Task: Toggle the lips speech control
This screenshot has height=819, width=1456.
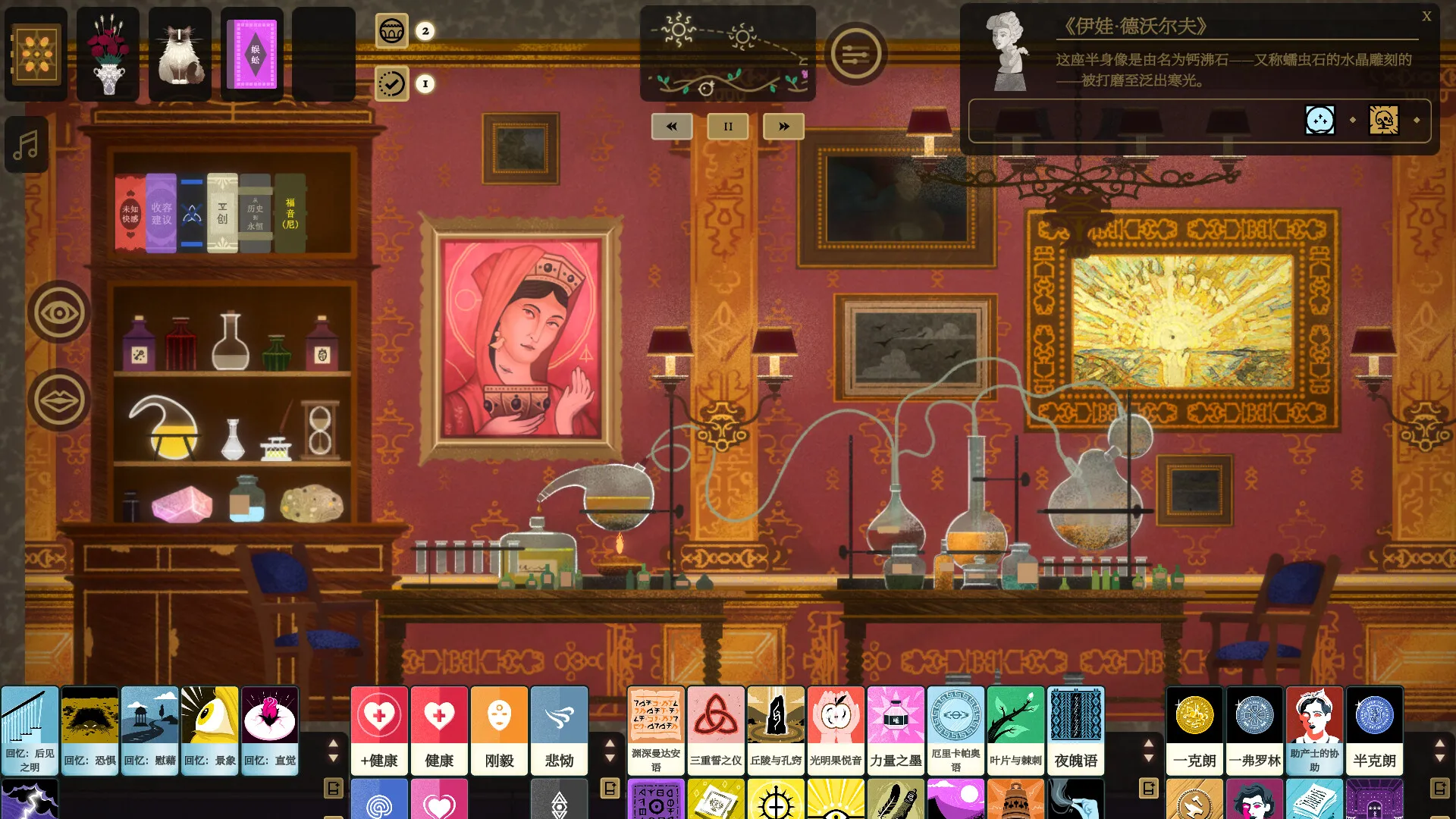Action: pos(58,399)
